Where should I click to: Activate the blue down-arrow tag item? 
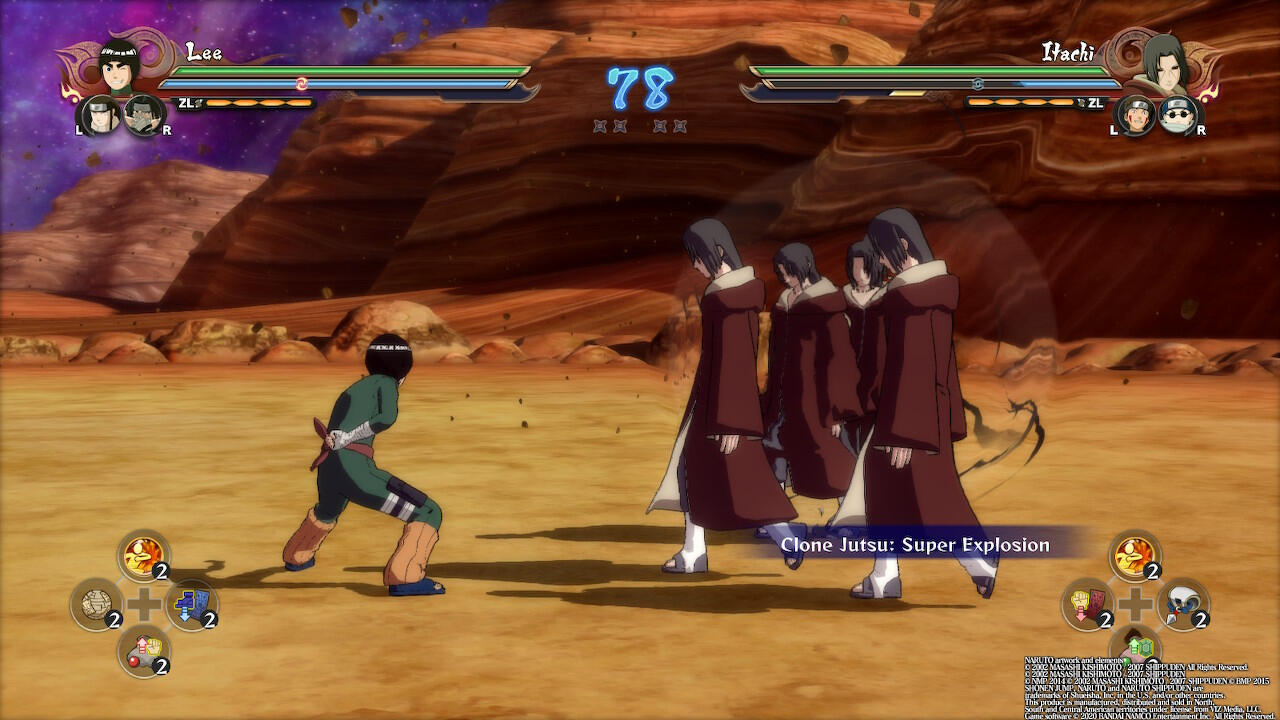pos(192,603)
